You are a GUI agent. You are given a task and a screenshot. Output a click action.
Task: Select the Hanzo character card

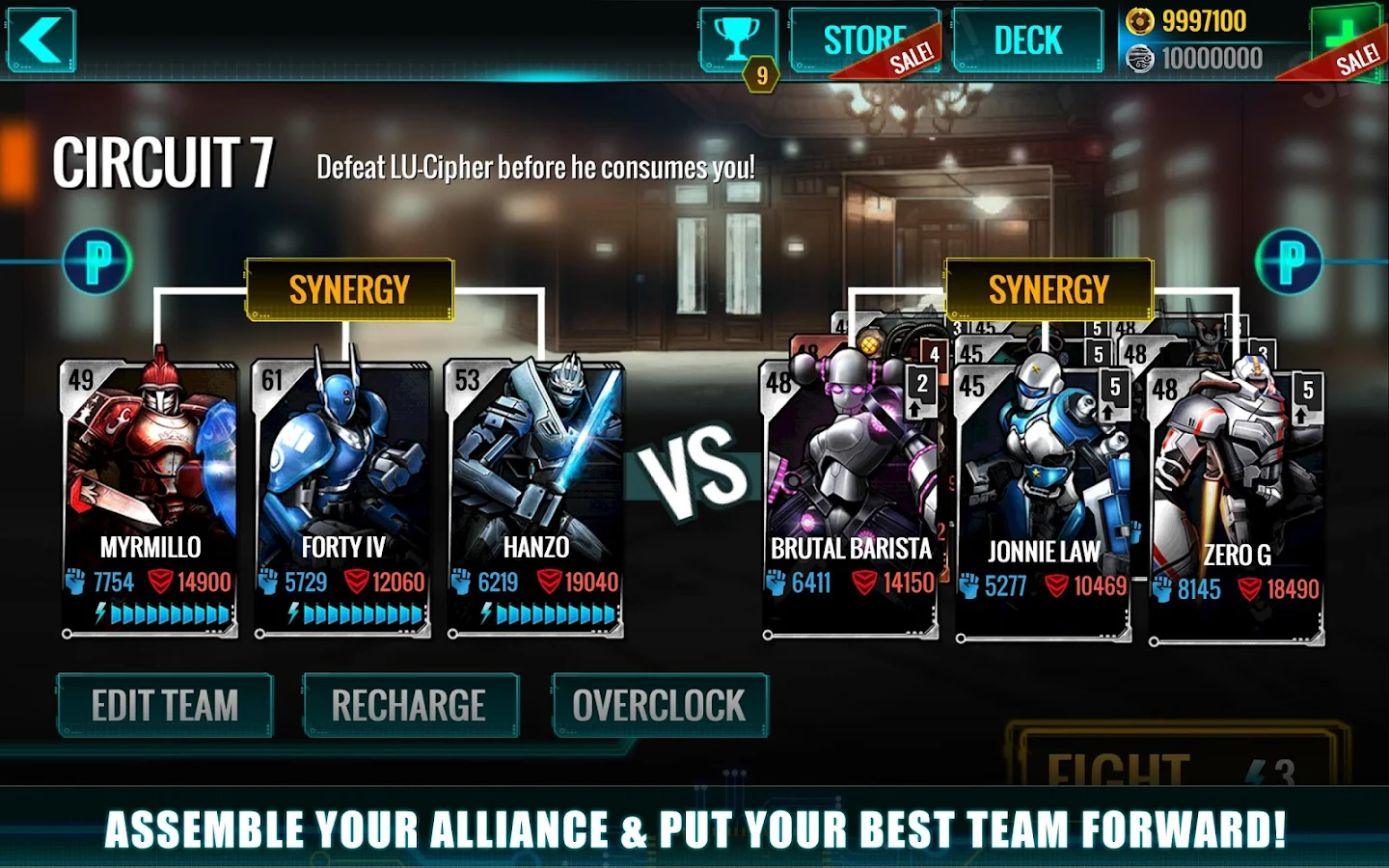pos(535,463)
